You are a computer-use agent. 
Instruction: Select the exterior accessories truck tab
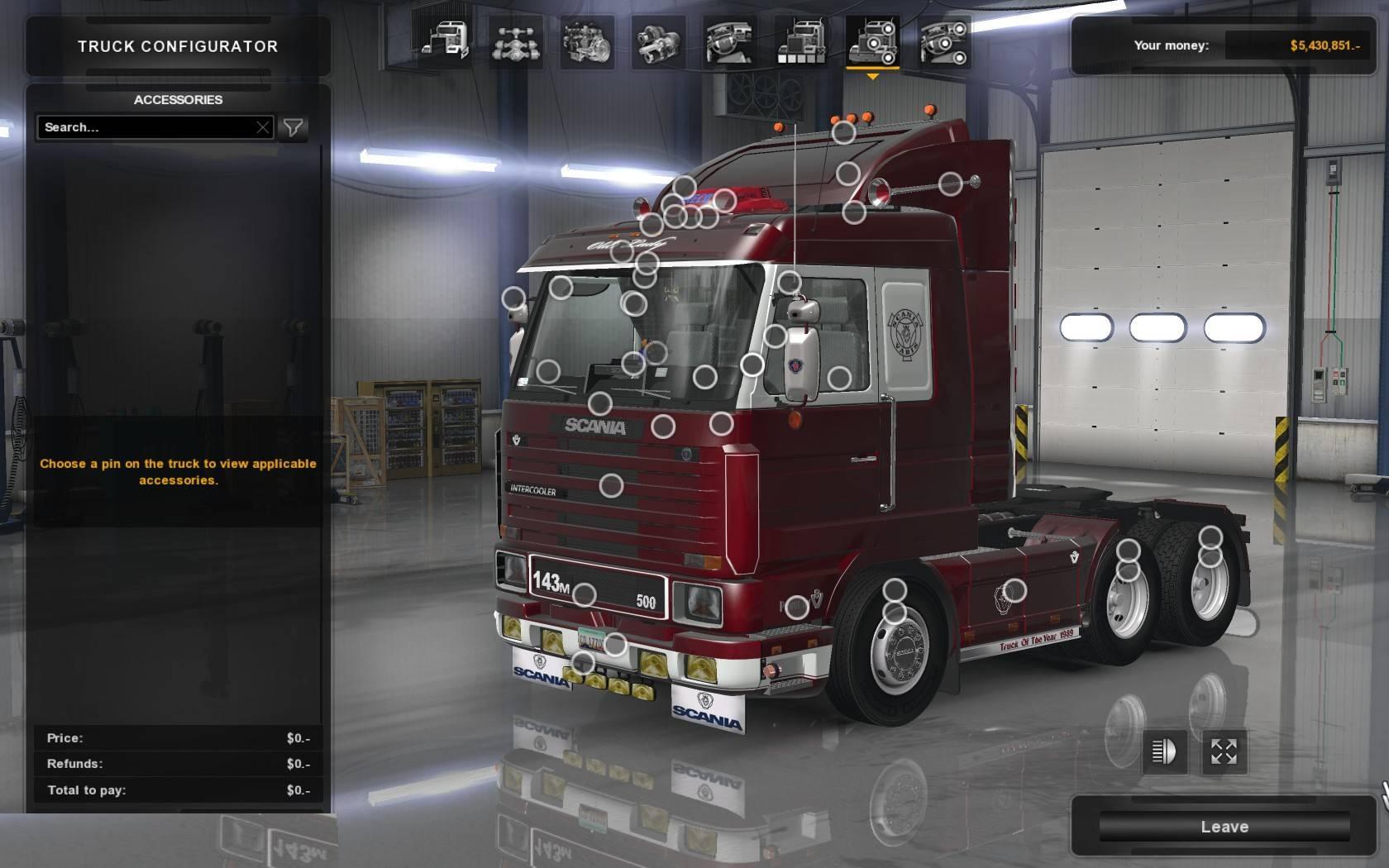click(x=872, y=41)
